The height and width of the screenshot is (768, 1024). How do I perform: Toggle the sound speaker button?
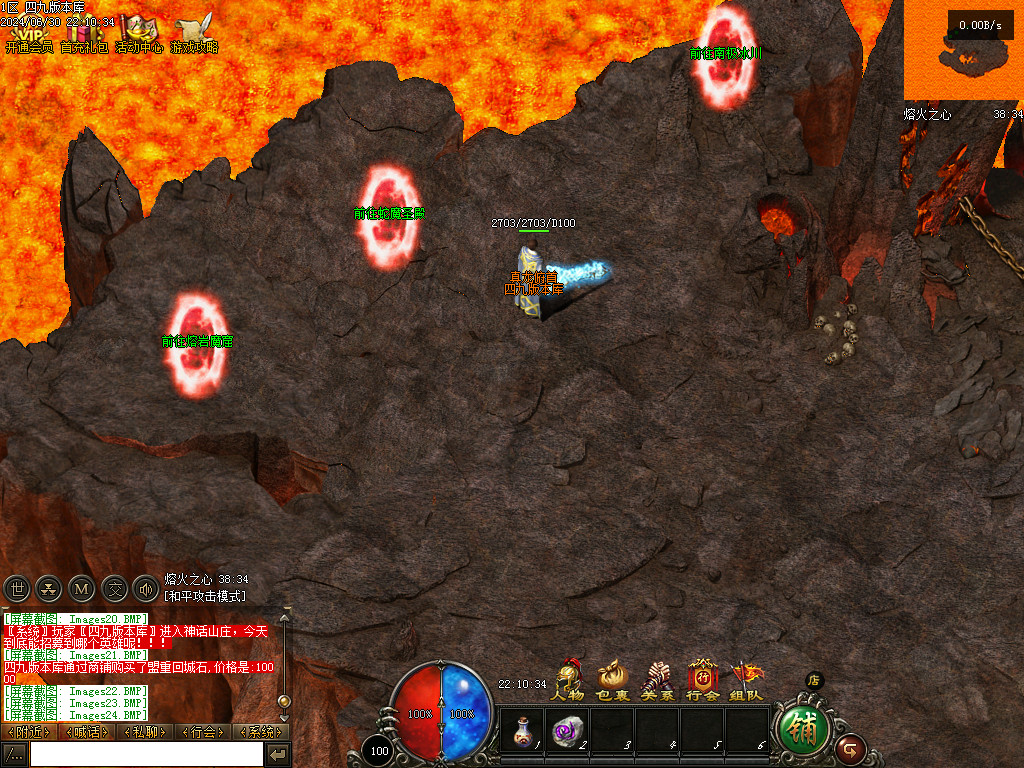tap(144, 588)
